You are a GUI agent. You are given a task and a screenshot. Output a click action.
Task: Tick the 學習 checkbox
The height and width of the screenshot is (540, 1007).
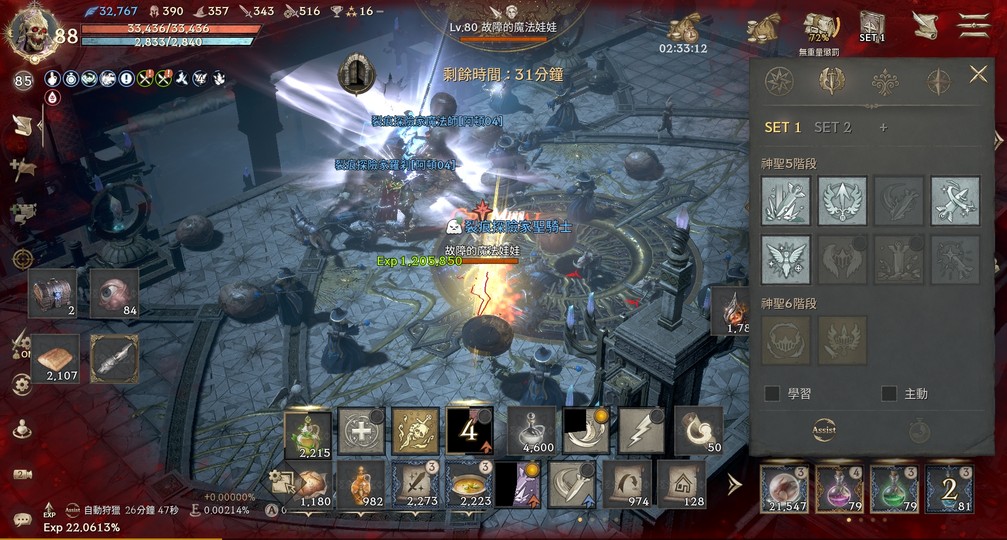click(x=772, y=394)
